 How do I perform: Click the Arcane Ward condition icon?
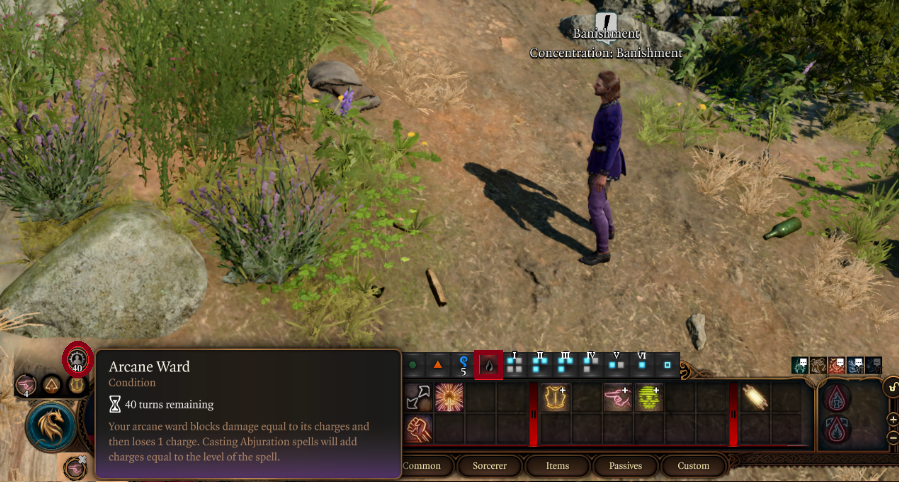coord(77,360)
